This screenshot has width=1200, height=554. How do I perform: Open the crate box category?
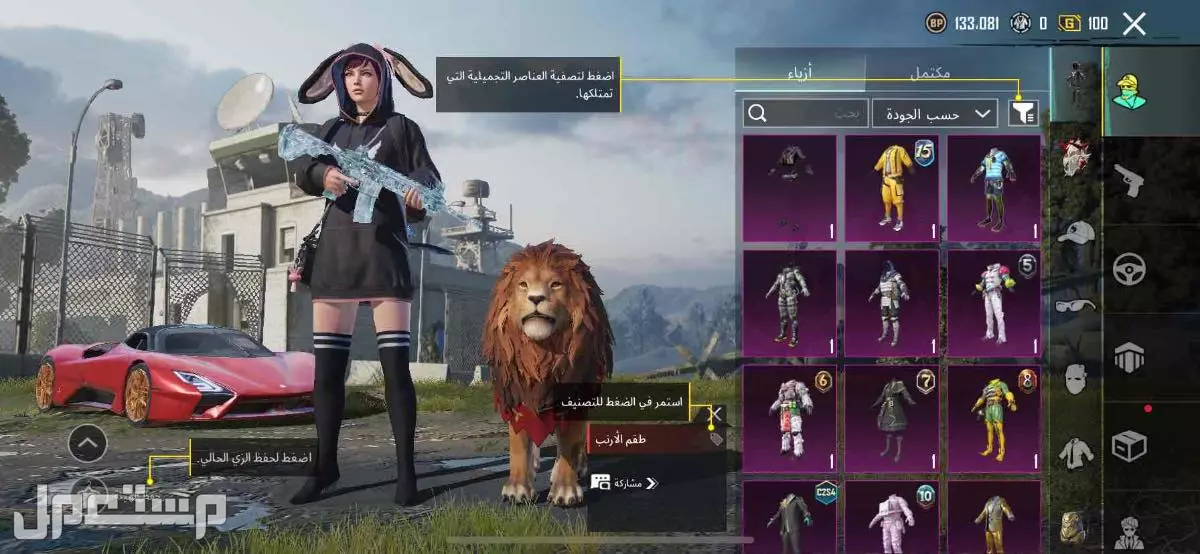click(x=1129, y=443)
